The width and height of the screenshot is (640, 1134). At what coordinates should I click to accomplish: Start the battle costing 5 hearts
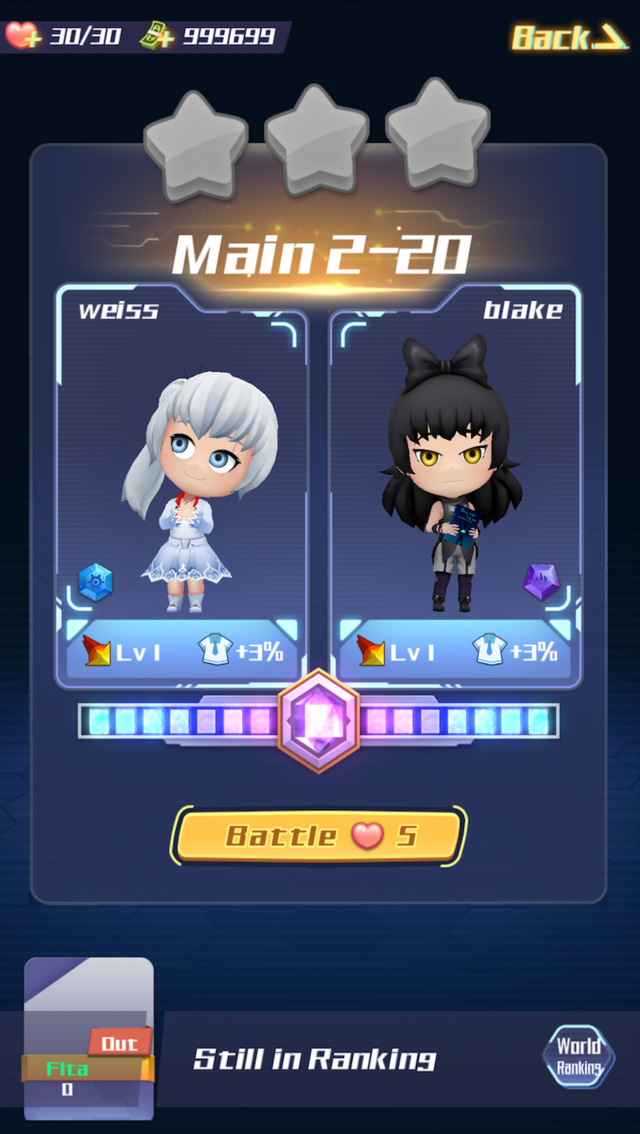pyautogui.click(x=319, y=836)
